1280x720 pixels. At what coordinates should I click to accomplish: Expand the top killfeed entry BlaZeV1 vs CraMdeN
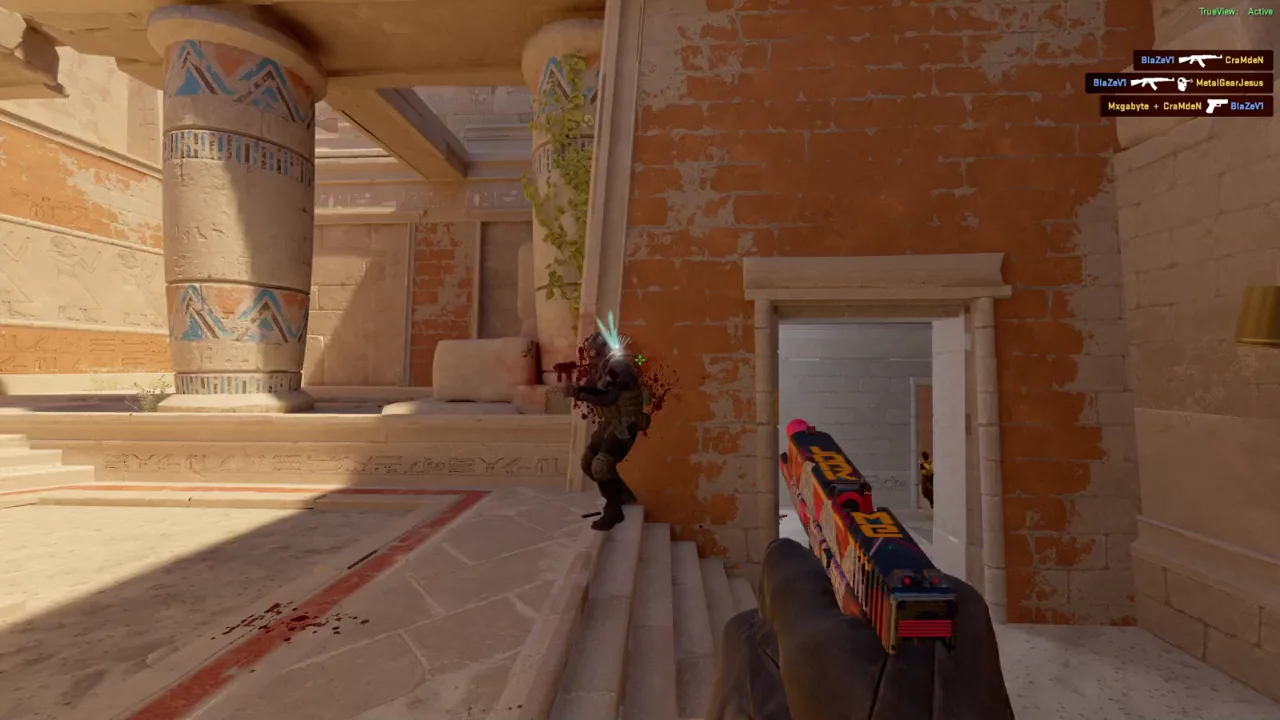[1200, 60]
